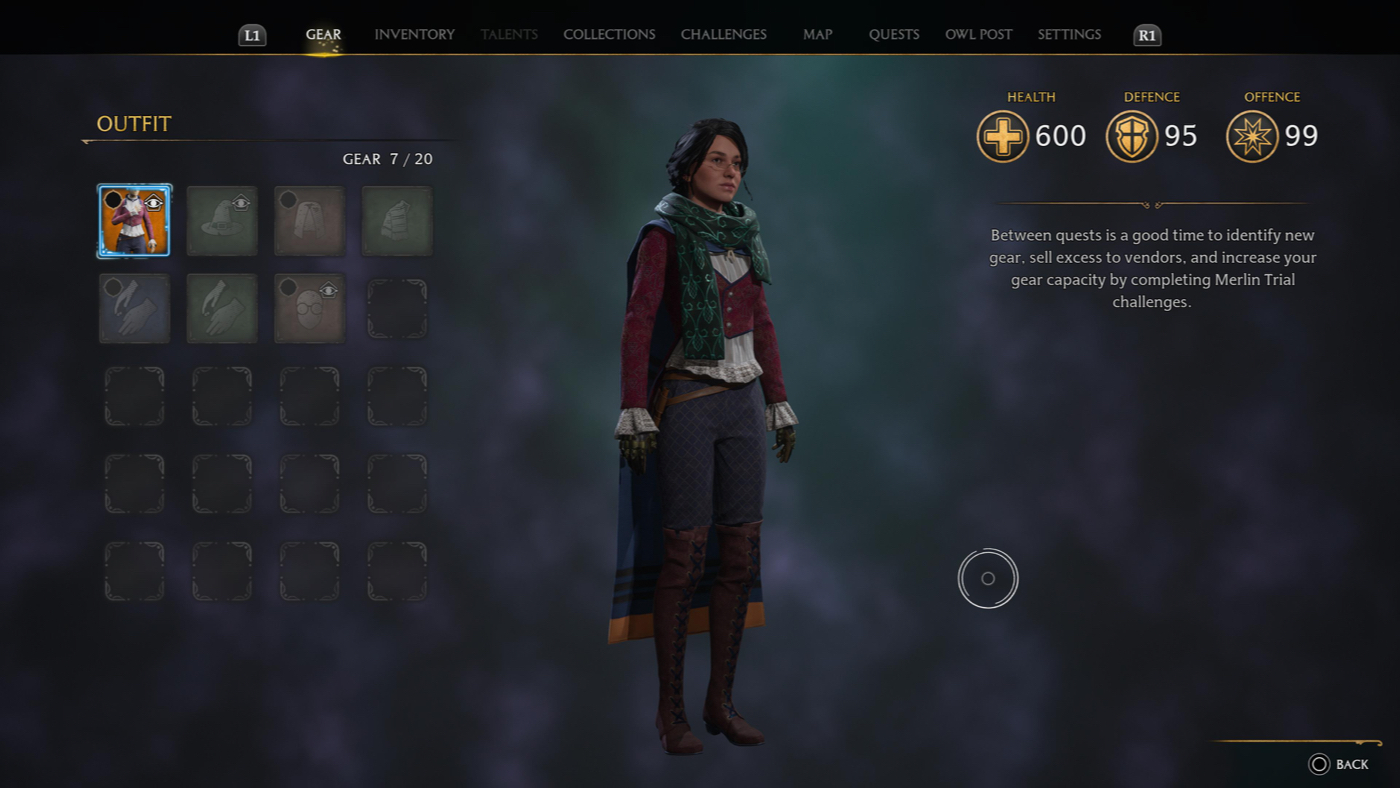Pick the scarf gear slot
Image resolution: width=1400 pixels, height=788 pixels.
[x=397, y=221]
